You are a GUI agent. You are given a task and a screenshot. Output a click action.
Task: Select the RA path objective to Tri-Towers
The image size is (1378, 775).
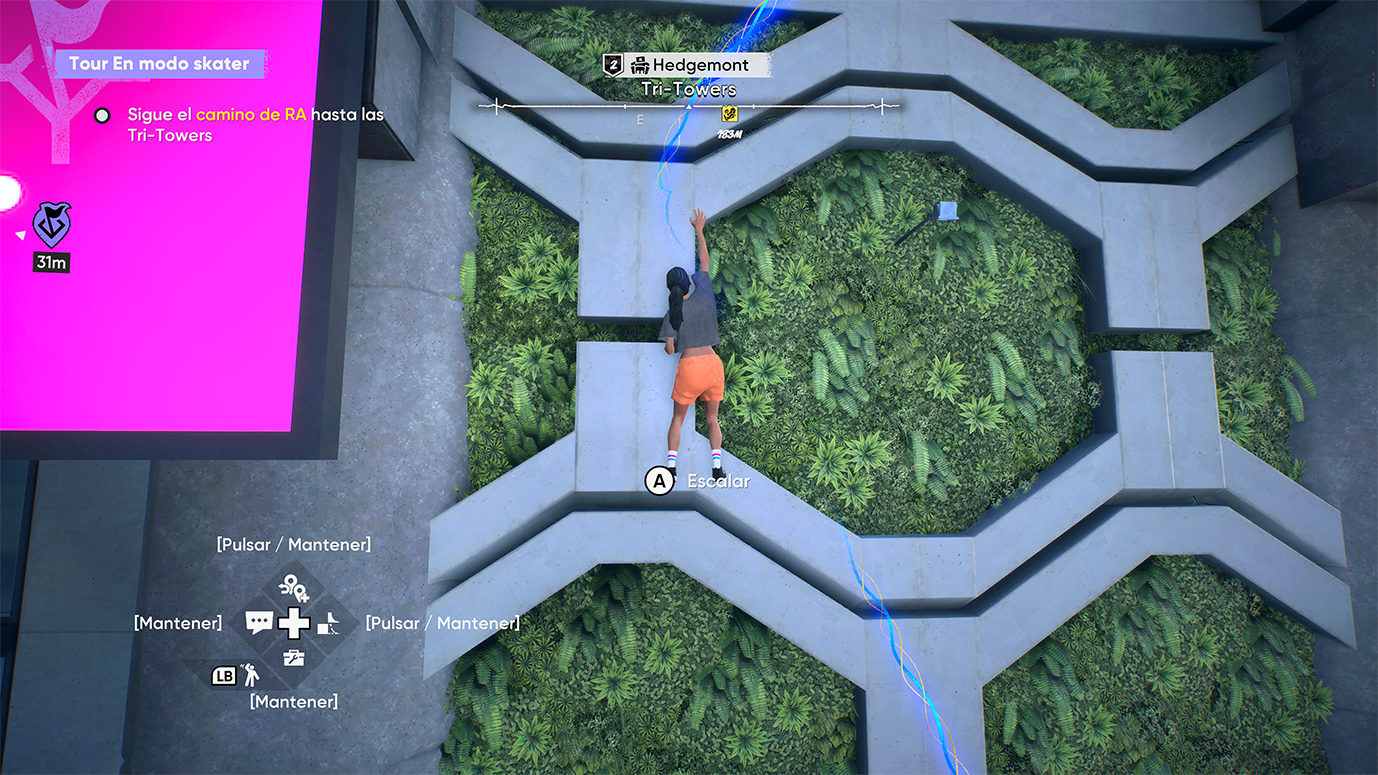(x=255, y=125)
